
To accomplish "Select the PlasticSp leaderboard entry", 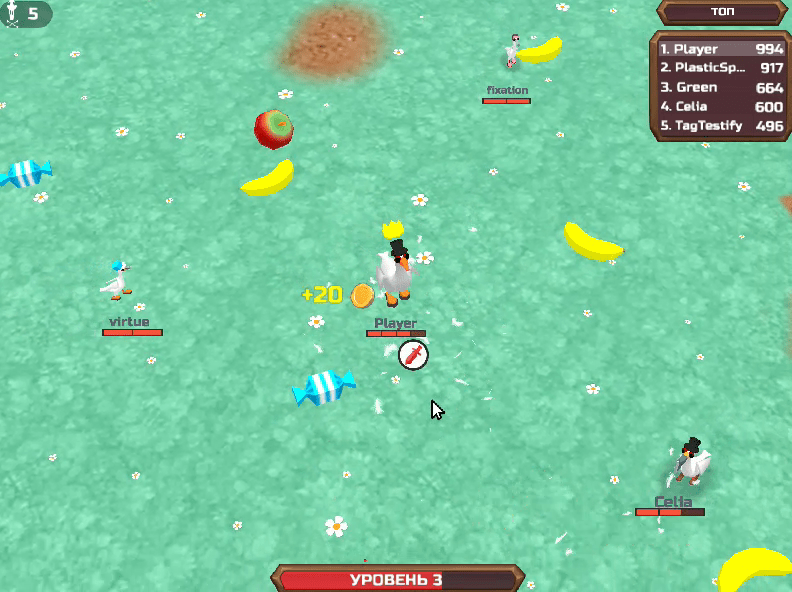I will (x=720, y=68).
